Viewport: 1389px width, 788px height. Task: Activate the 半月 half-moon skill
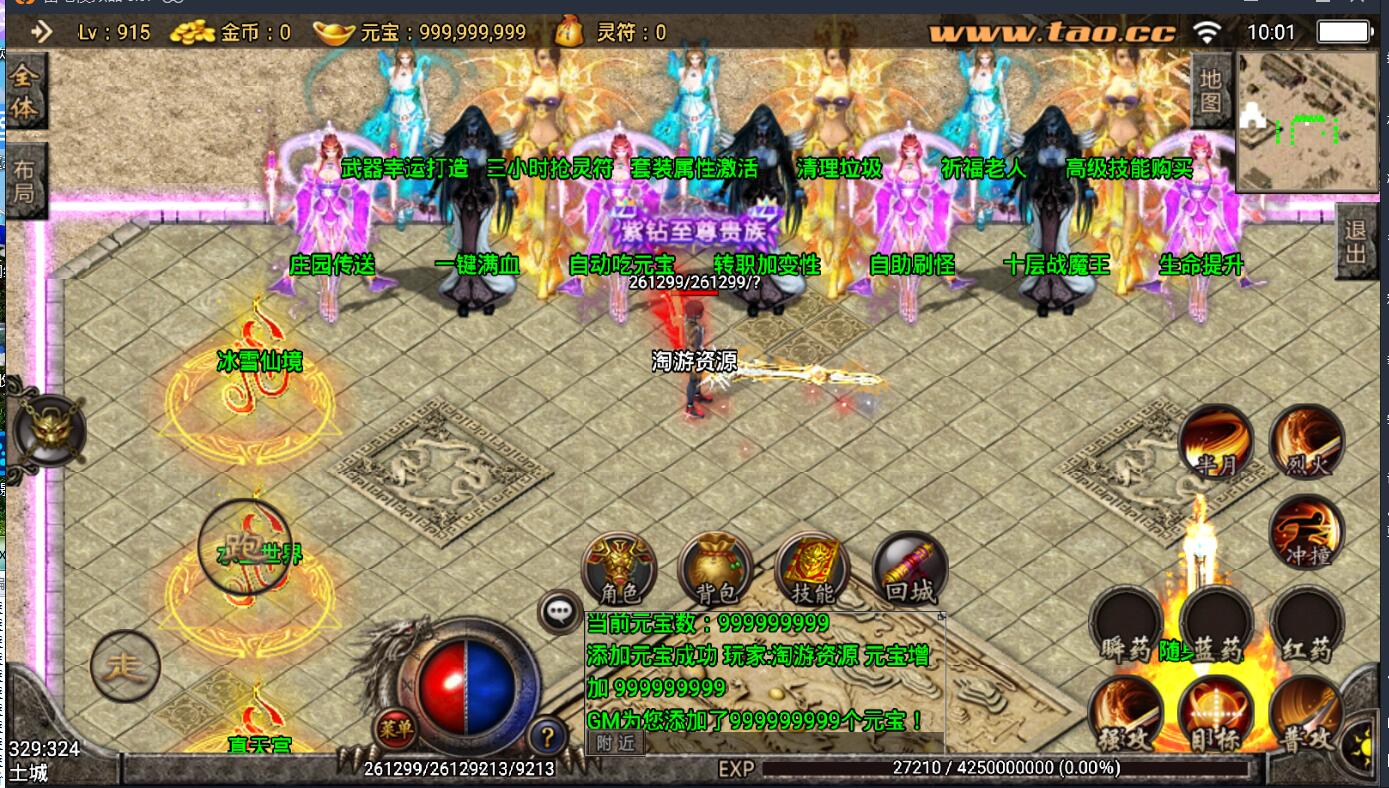pyautogui.click(x=1215, y=443)
